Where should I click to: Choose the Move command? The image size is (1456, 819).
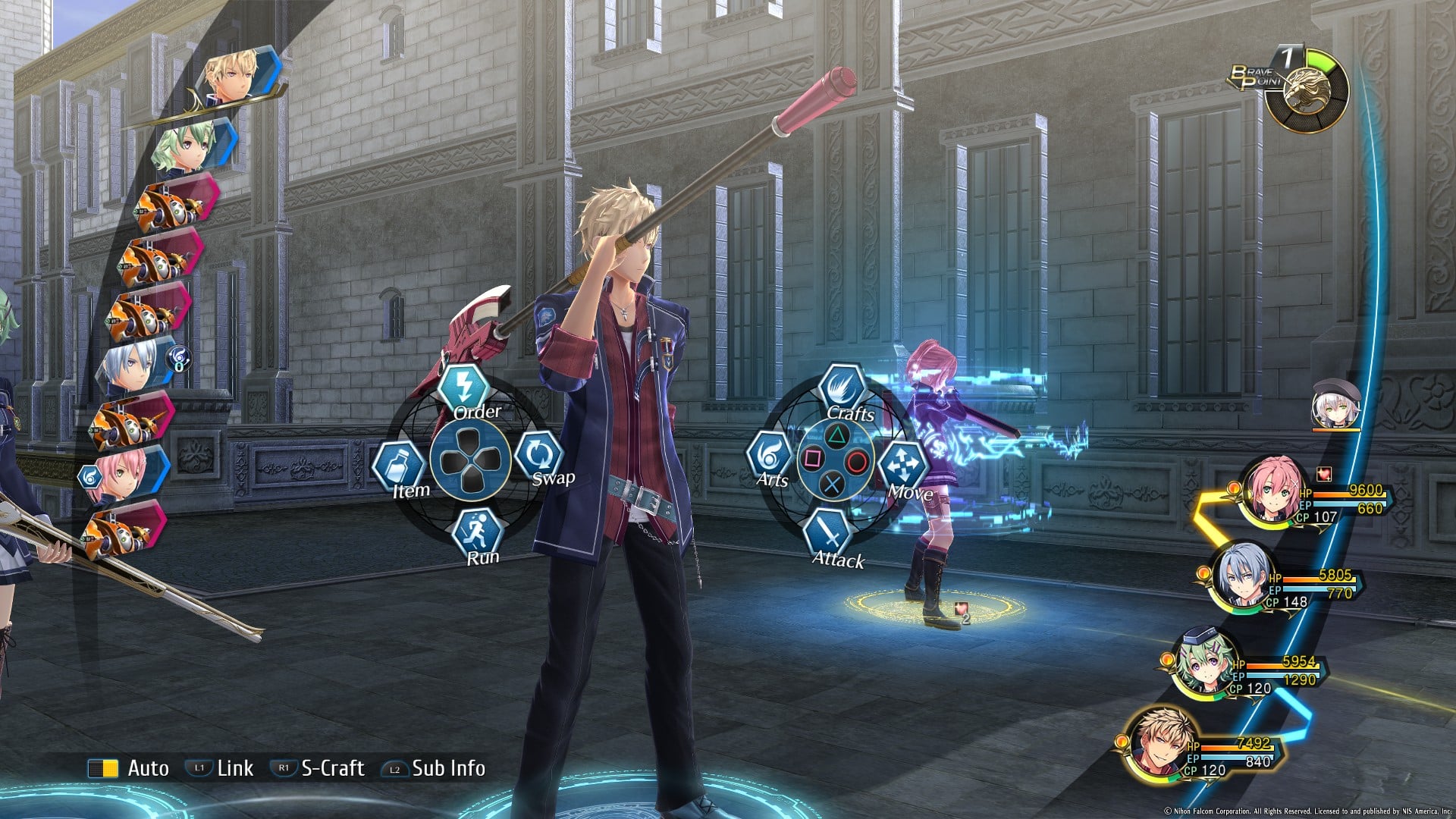903,464
